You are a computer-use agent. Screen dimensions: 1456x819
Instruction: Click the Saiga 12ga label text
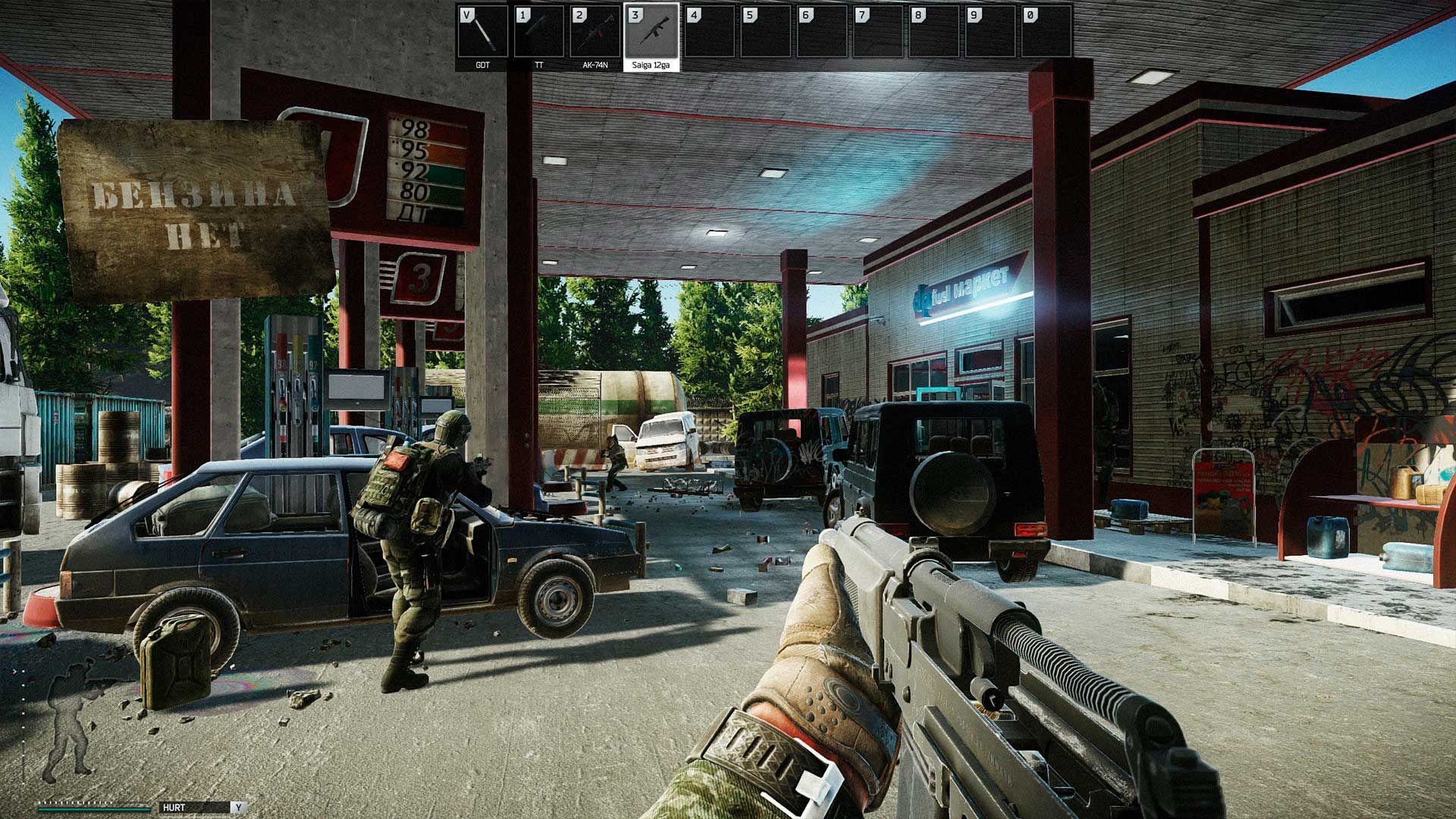click(x=650, y=67)
